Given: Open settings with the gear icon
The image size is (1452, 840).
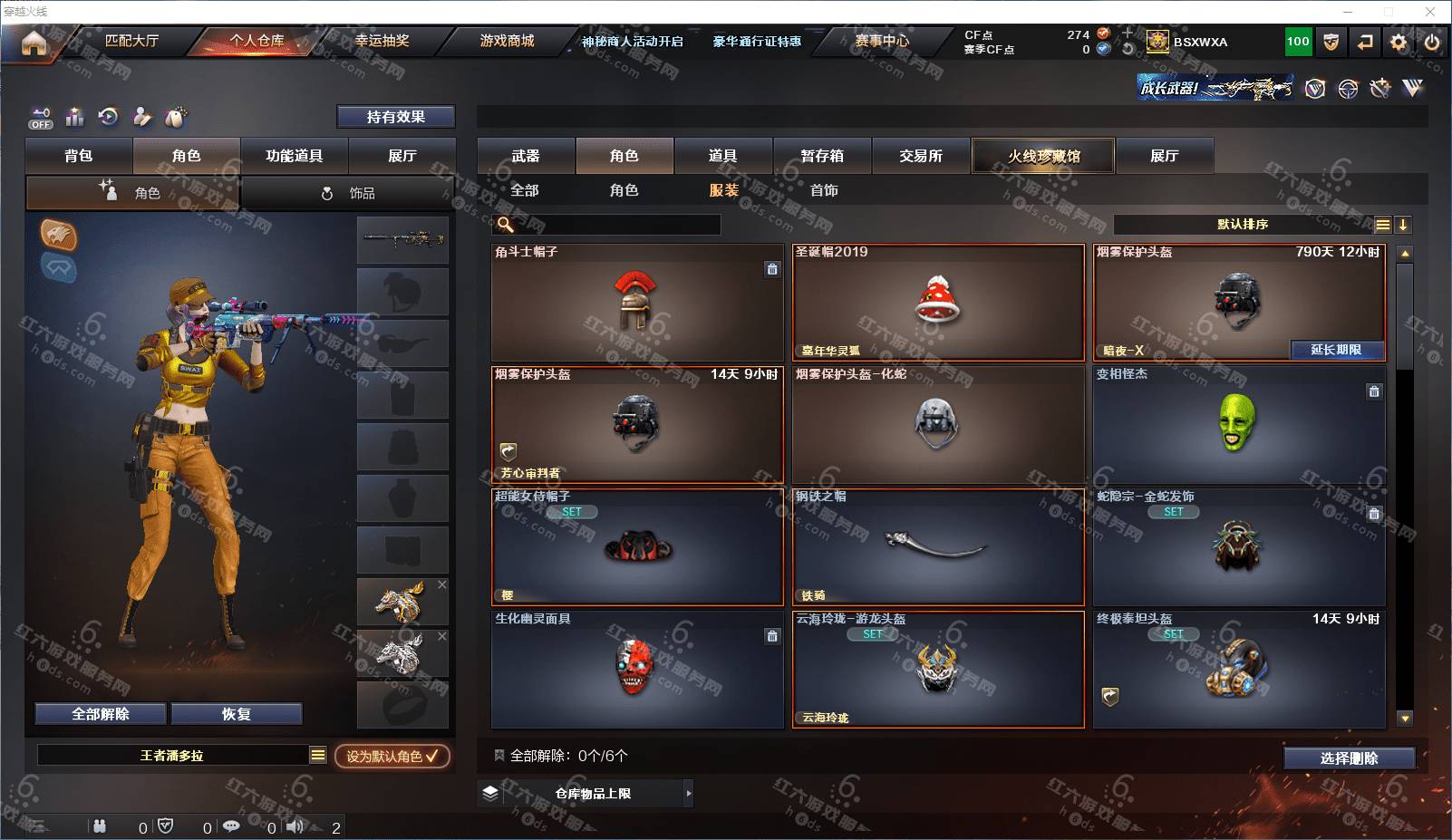Looking at the screenshot, I should click(1399, 42).
